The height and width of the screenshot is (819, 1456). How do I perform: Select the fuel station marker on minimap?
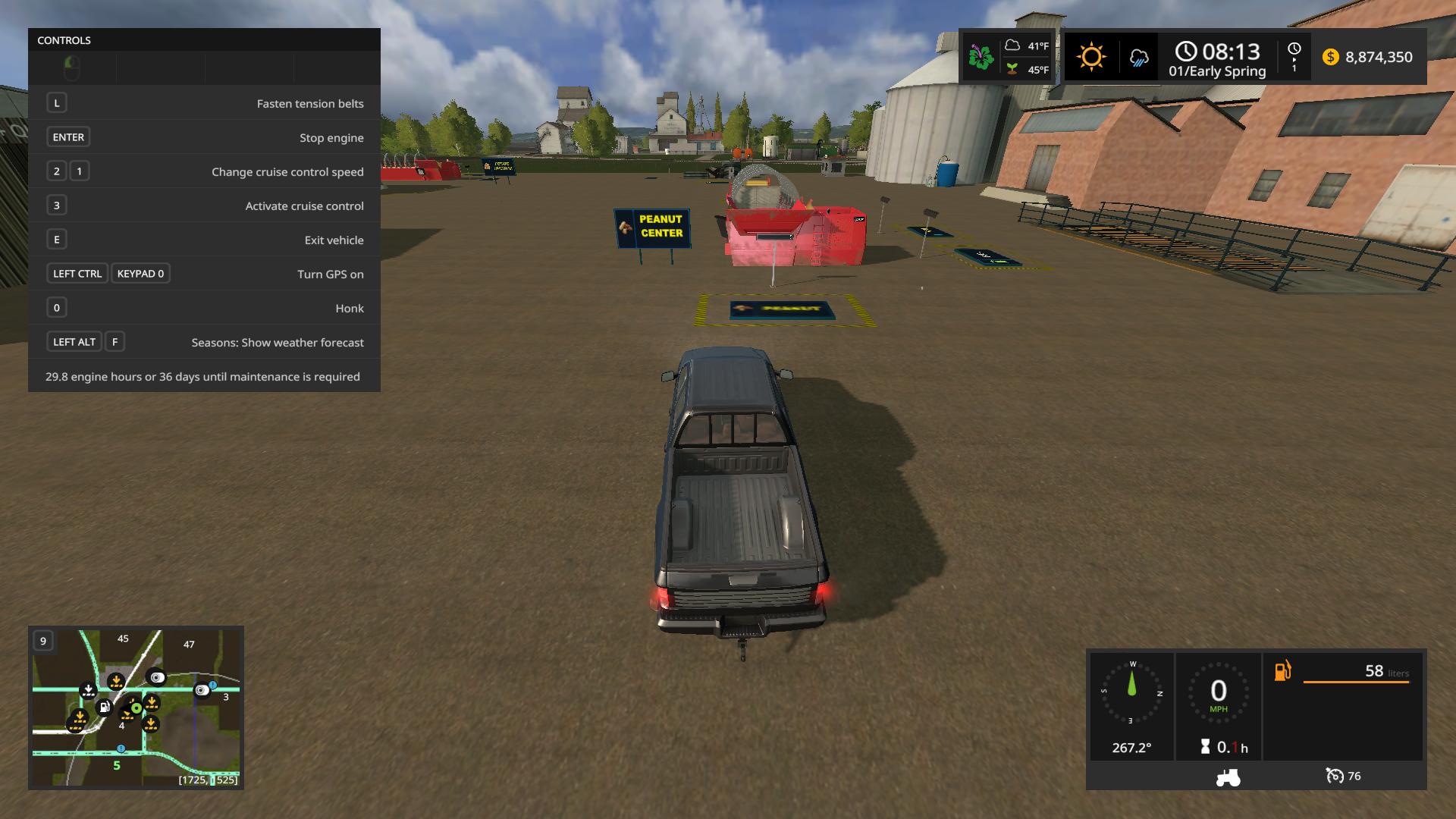click(x=104, y=708)
